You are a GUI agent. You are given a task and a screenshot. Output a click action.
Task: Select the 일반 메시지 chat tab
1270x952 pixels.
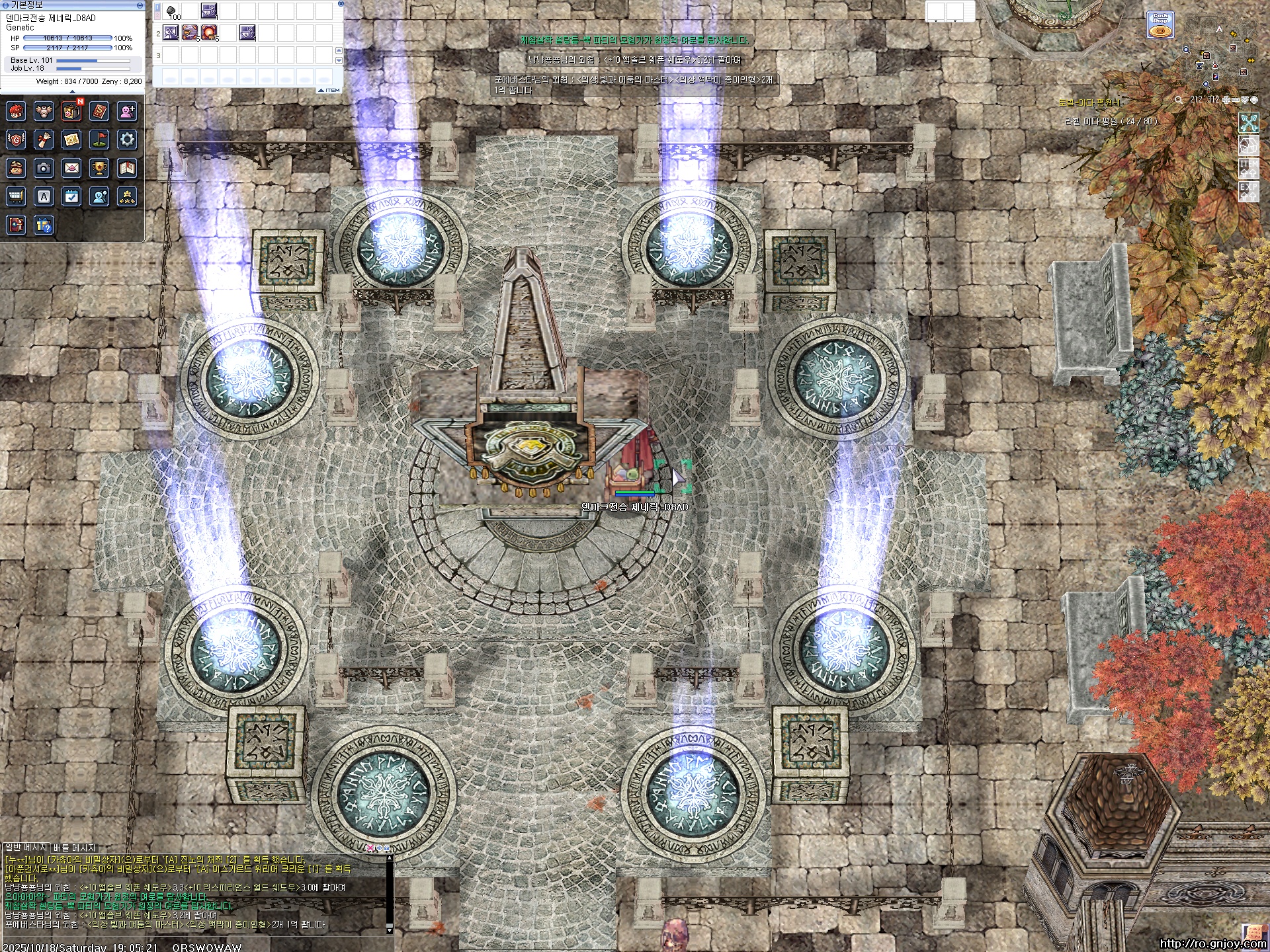[x=26, y=848]
